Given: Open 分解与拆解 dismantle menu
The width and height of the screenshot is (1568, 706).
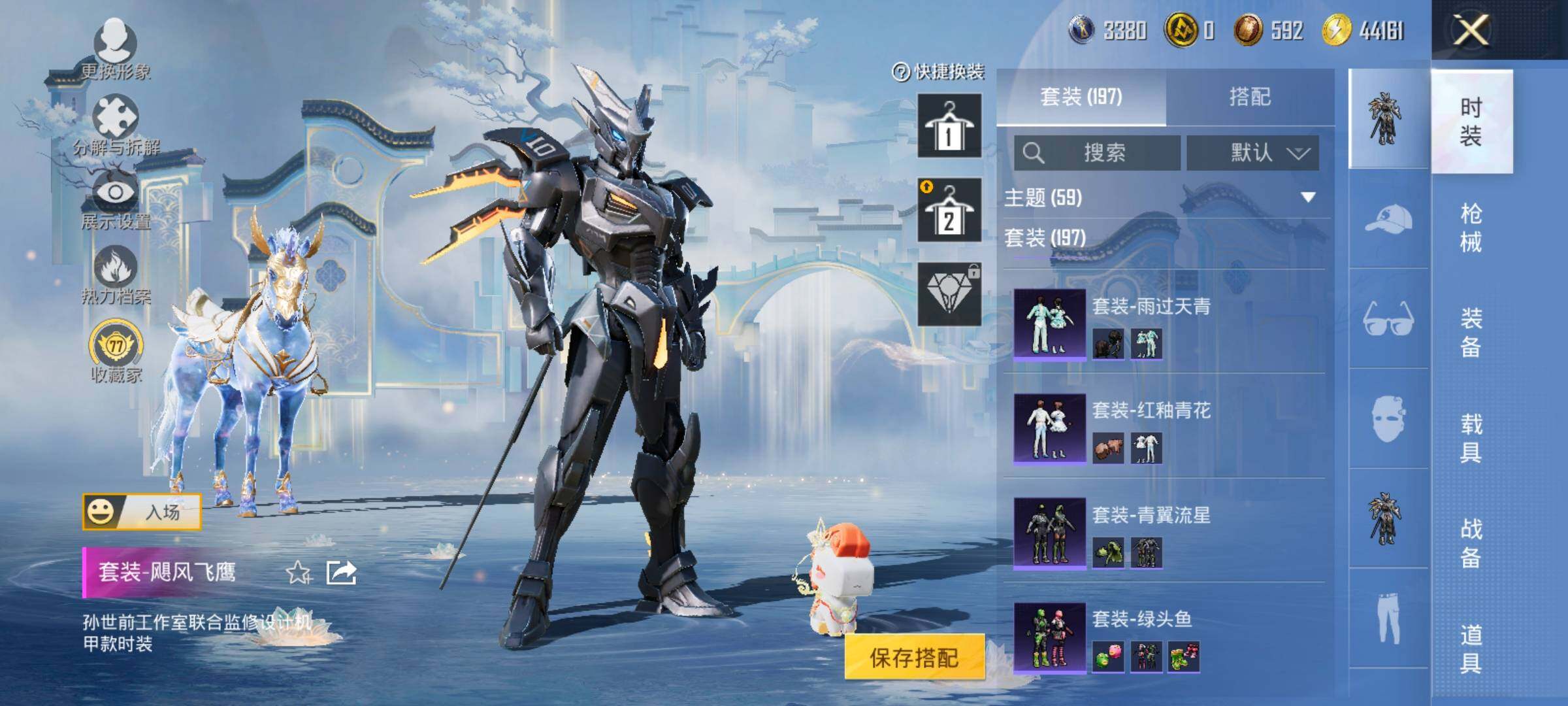Looking at the screenshot, I should pyautogui.click(x=116, y=124).
